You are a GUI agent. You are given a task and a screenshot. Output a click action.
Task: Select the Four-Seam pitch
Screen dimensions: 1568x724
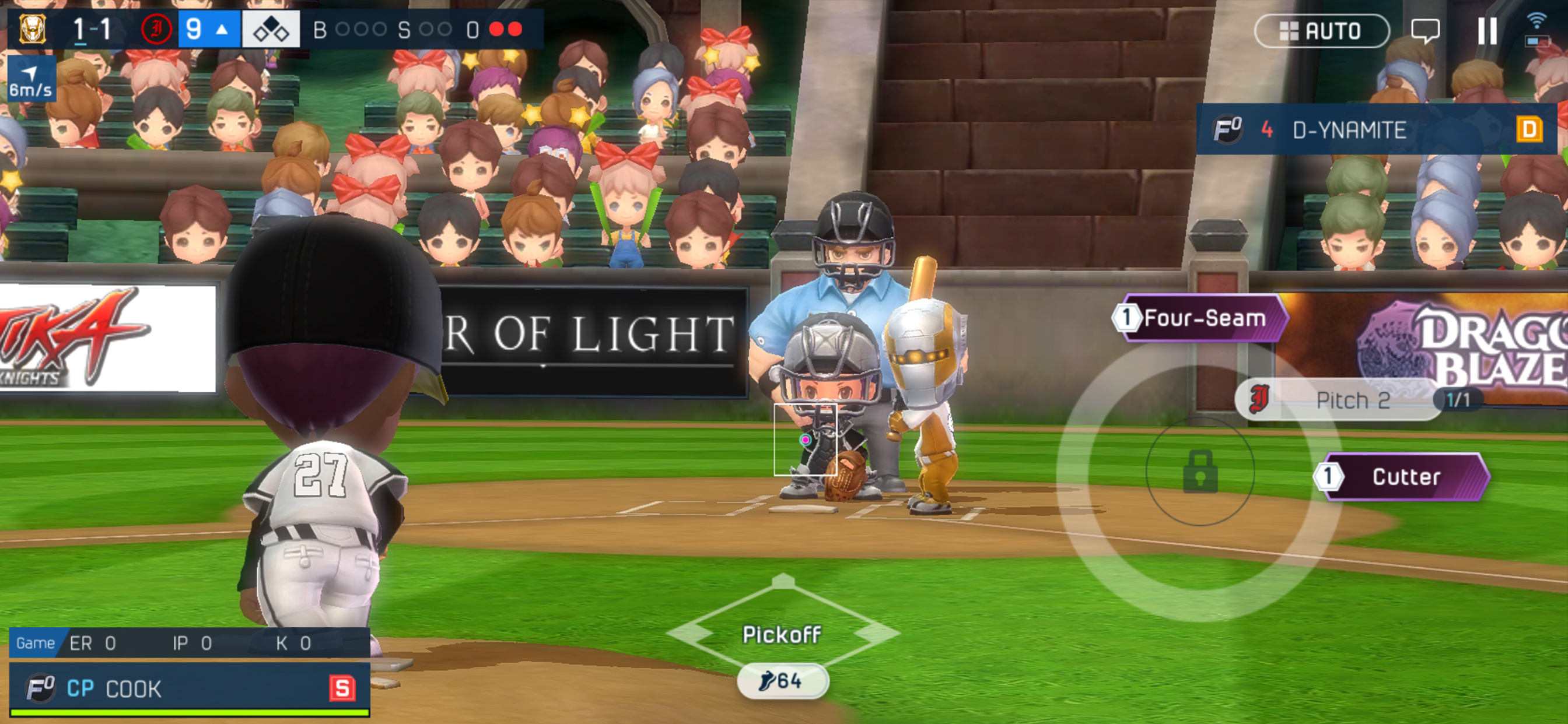coord(1202,318)
